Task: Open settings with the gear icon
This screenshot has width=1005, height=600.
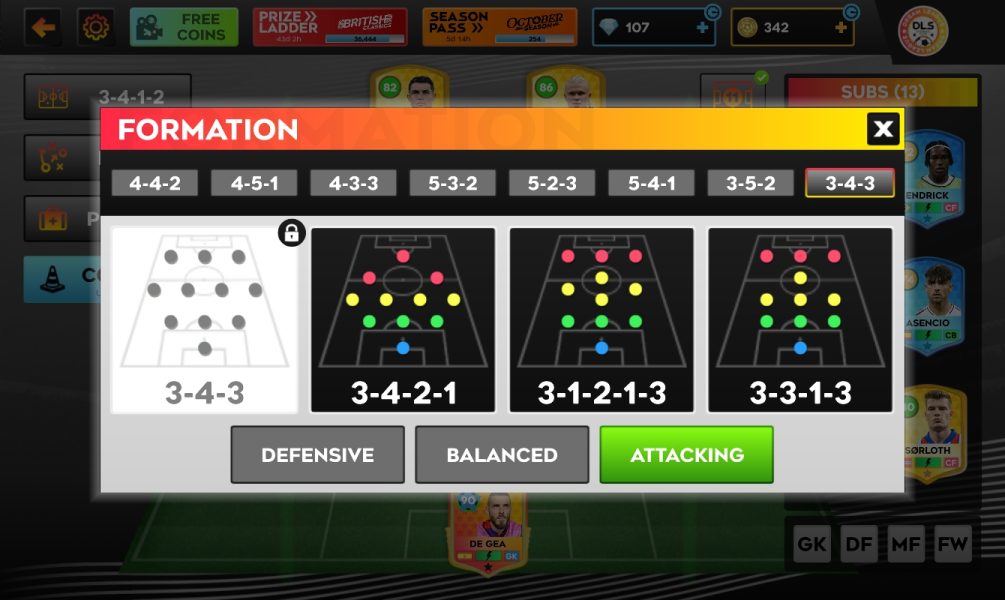Action: (x=96, y=27)
